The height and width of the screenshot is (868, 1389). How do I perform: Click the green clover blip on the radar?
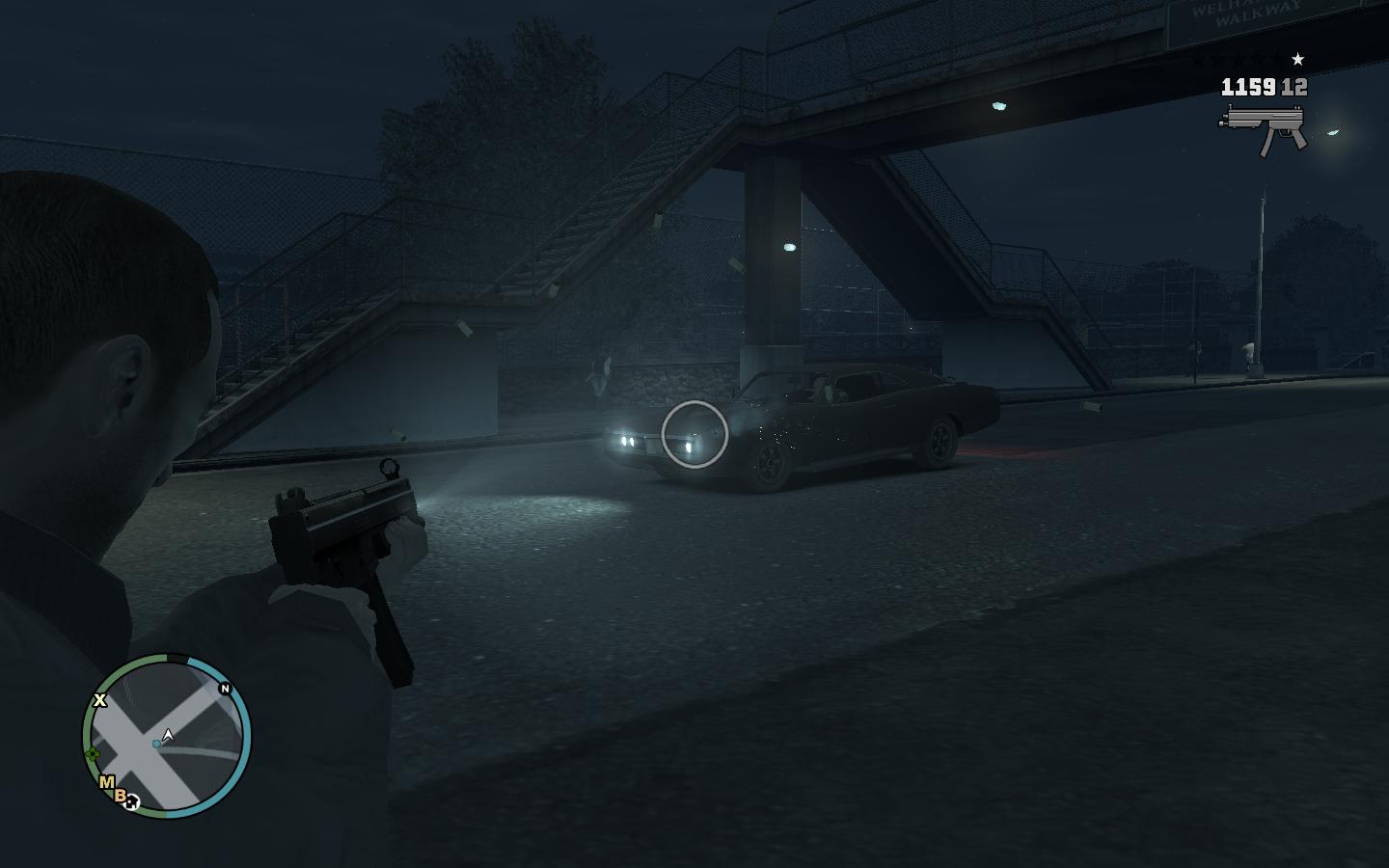pyautogui.click(x=93, y=754)
